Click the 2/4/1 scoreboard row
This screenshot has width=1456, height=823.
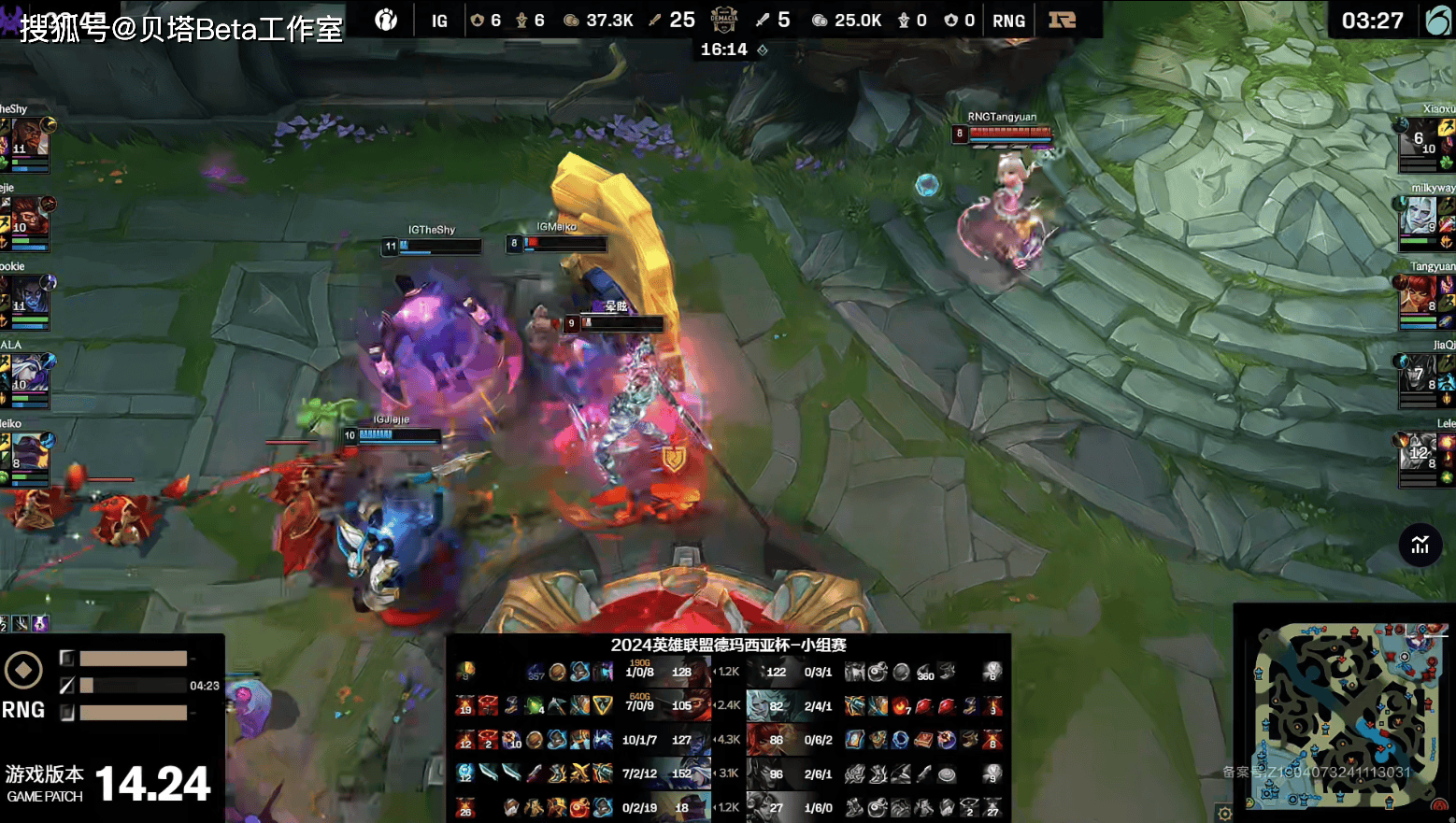coord(818,706)
